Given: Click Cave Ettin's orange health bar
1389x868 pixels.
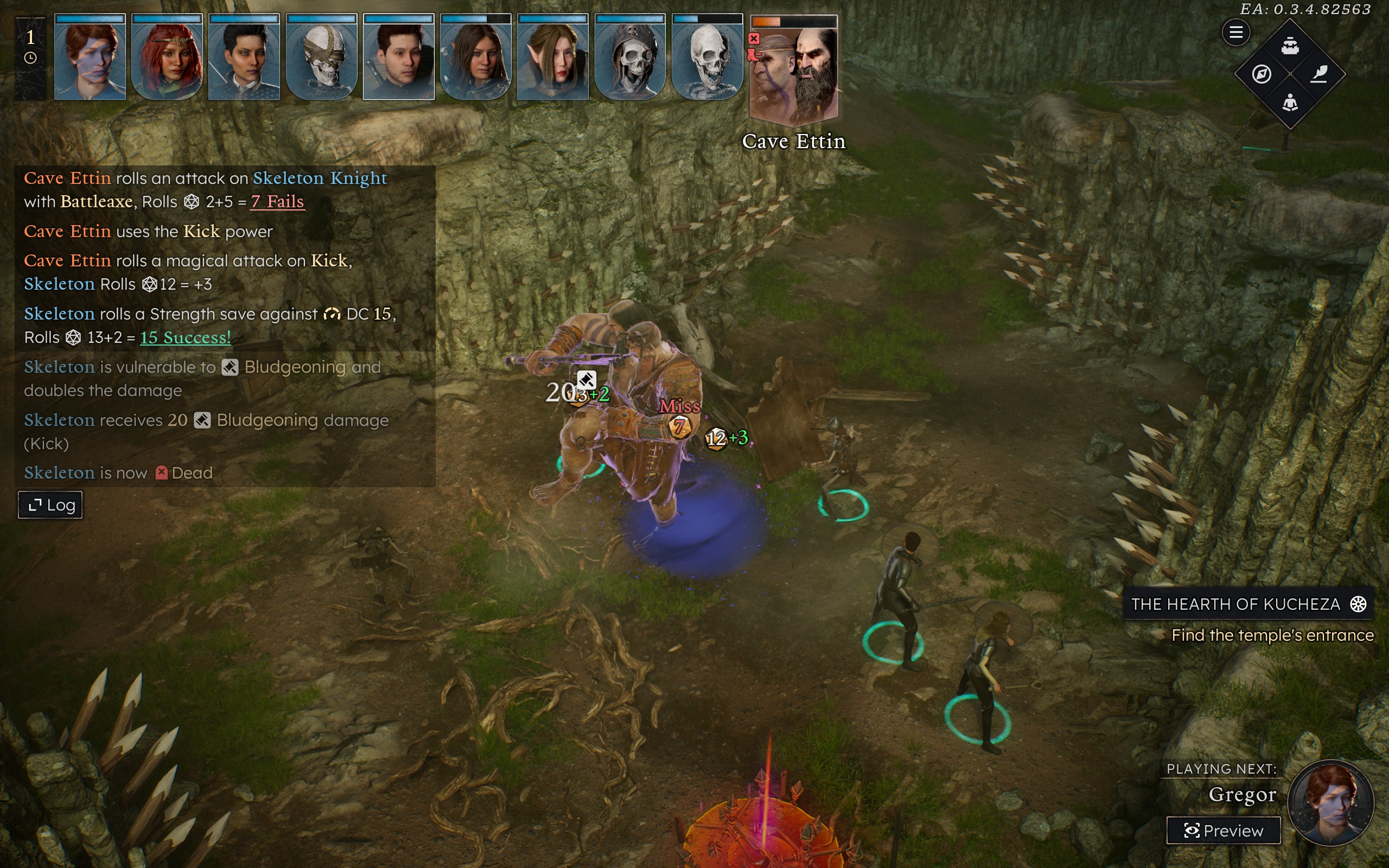Looking at the screenshot, I should 767,22.
